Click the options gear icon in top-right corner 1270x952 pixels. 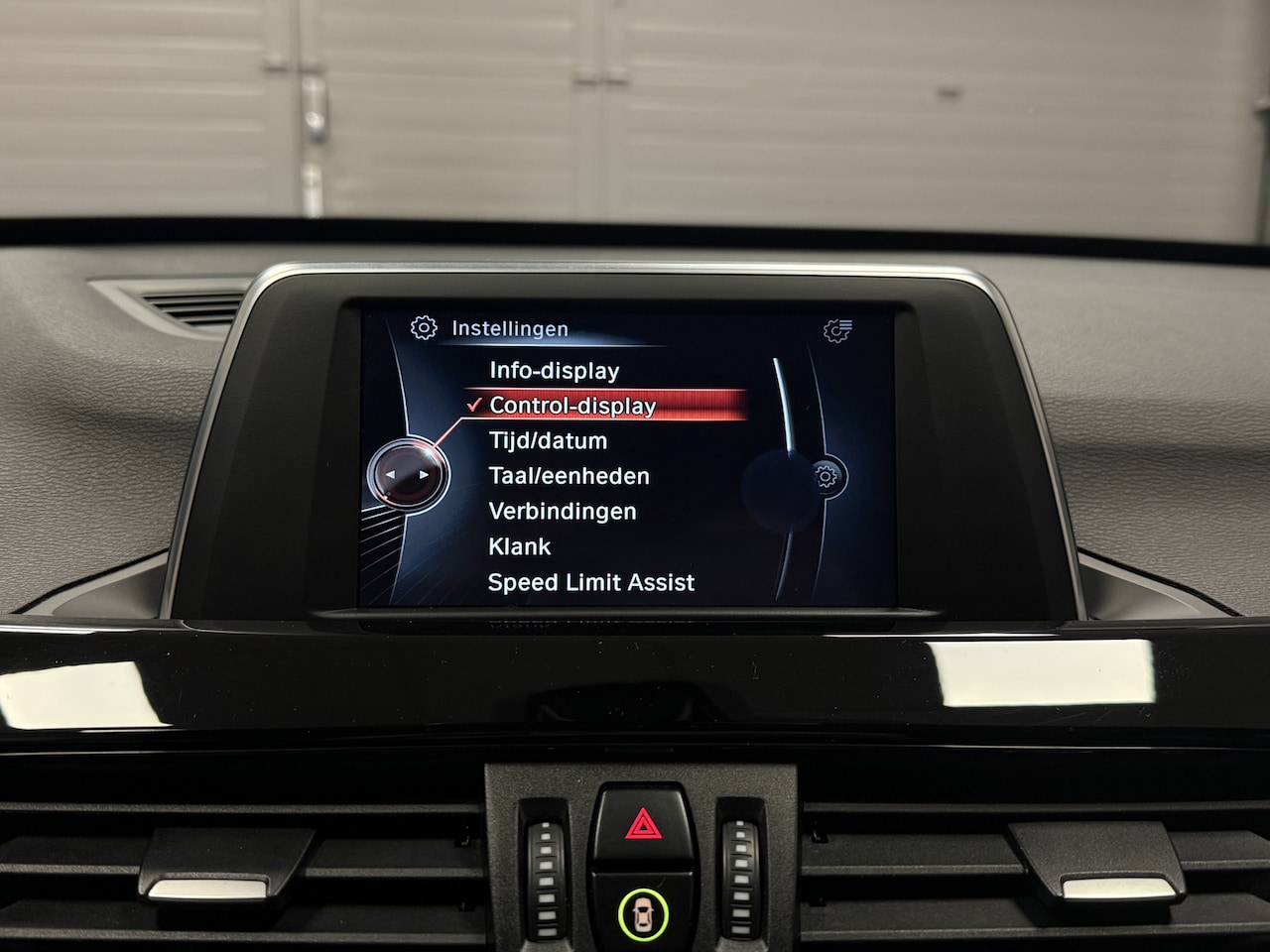coord(838,330)
